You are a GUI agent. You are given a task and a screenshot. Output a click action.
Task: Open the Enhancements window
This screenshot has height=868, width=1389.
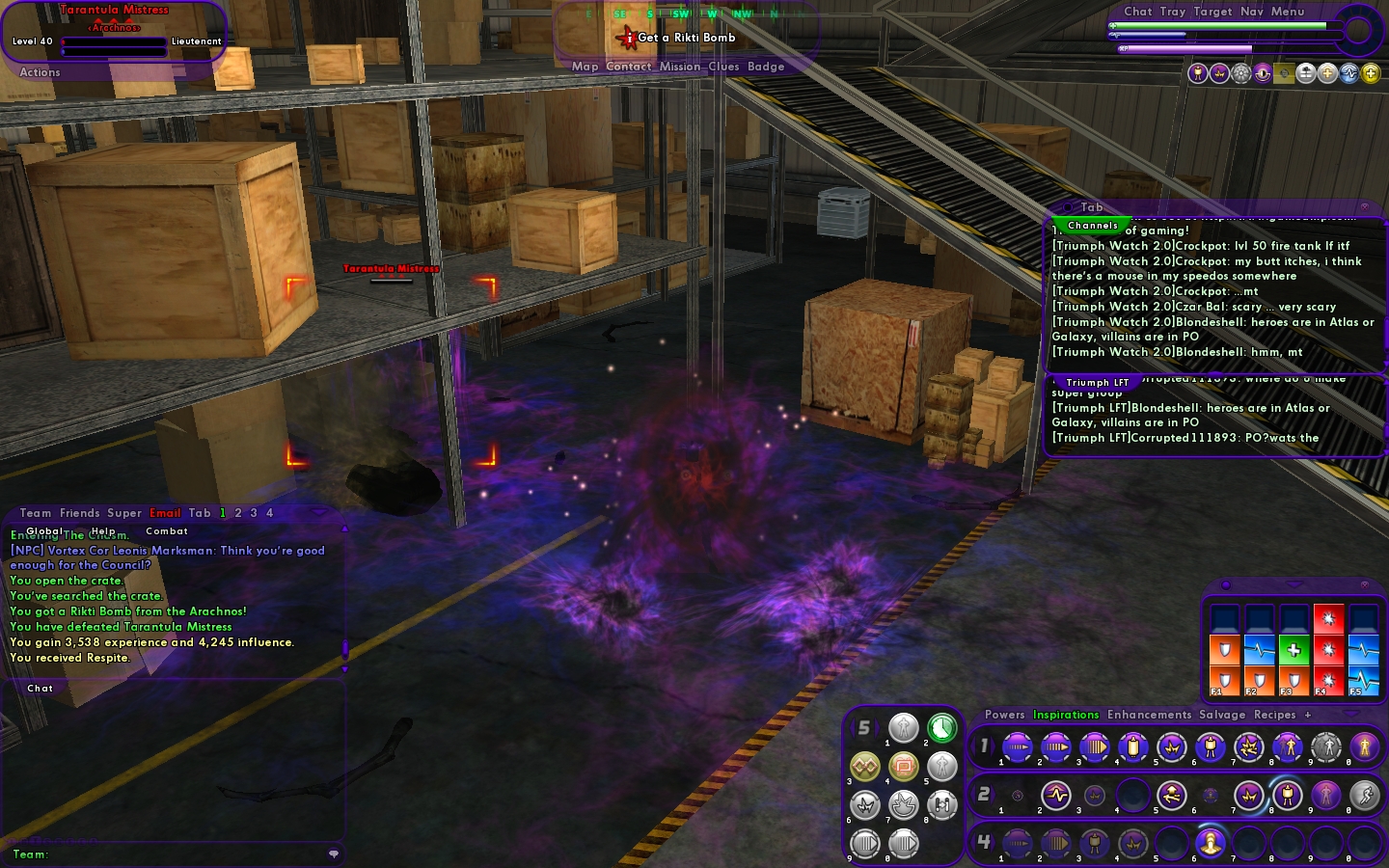point(1149,715)
